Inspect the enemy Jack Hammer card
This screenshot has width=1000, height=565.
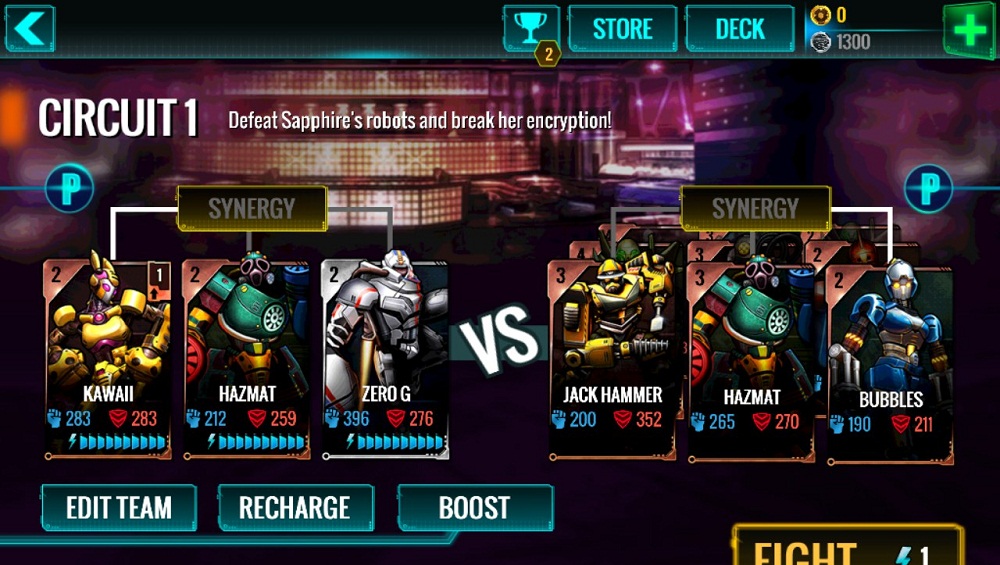point(611,355)
